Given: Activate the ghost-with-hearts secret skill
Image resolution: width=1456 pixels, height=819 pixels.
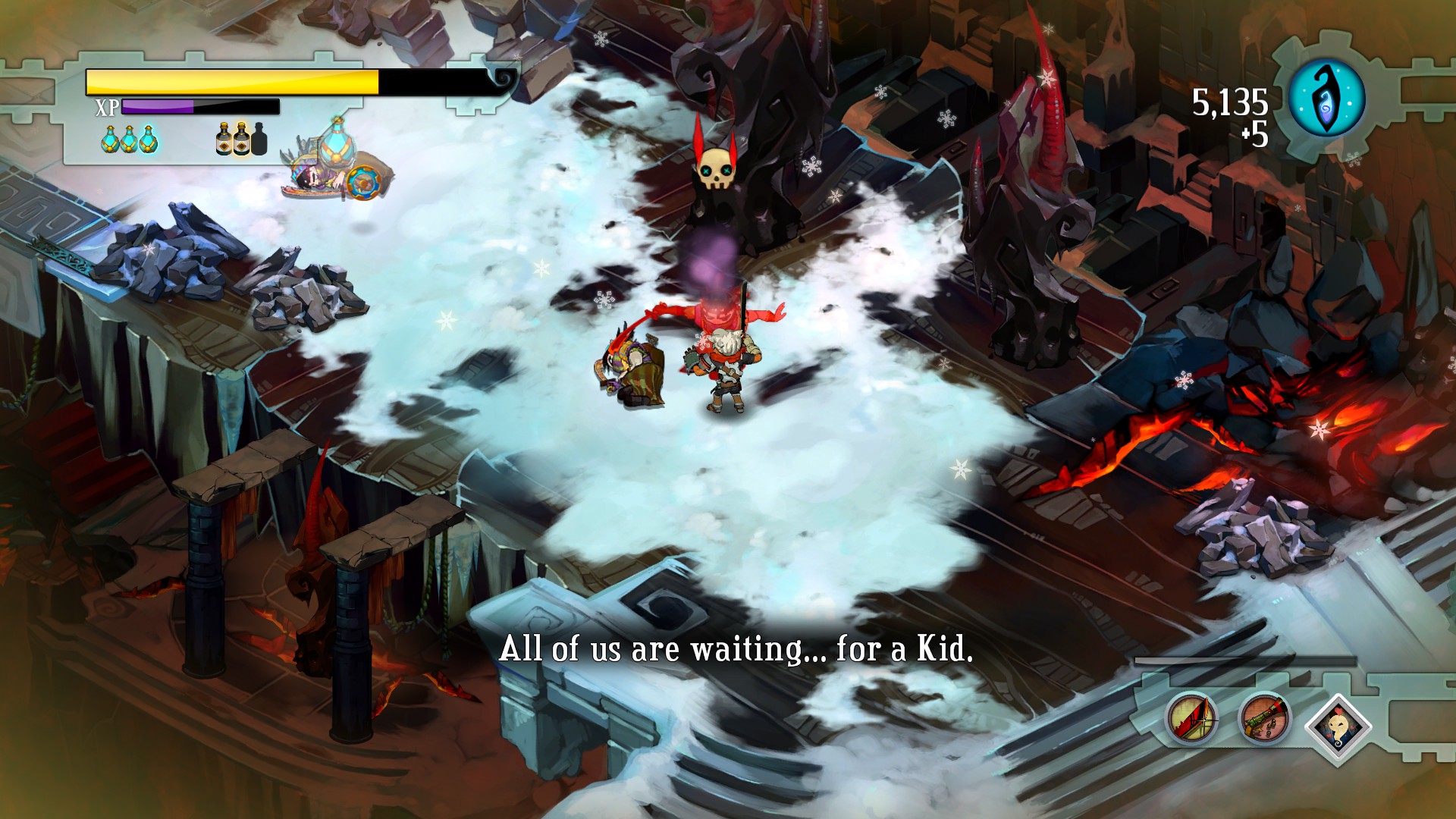Looking at the screenshot, I should (1338, 726).
